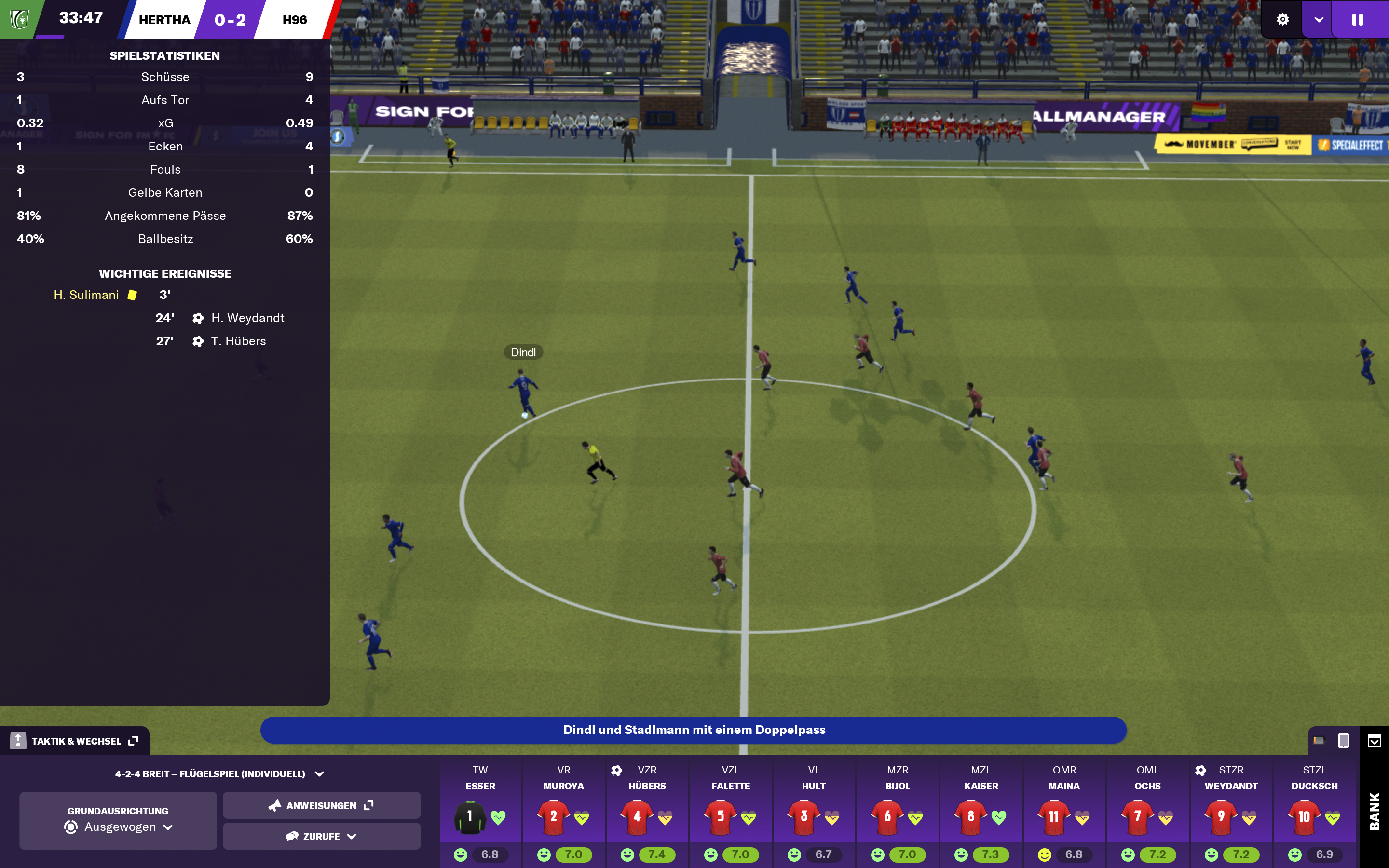Choose Weydandt's striker card

pos(1231,814)
